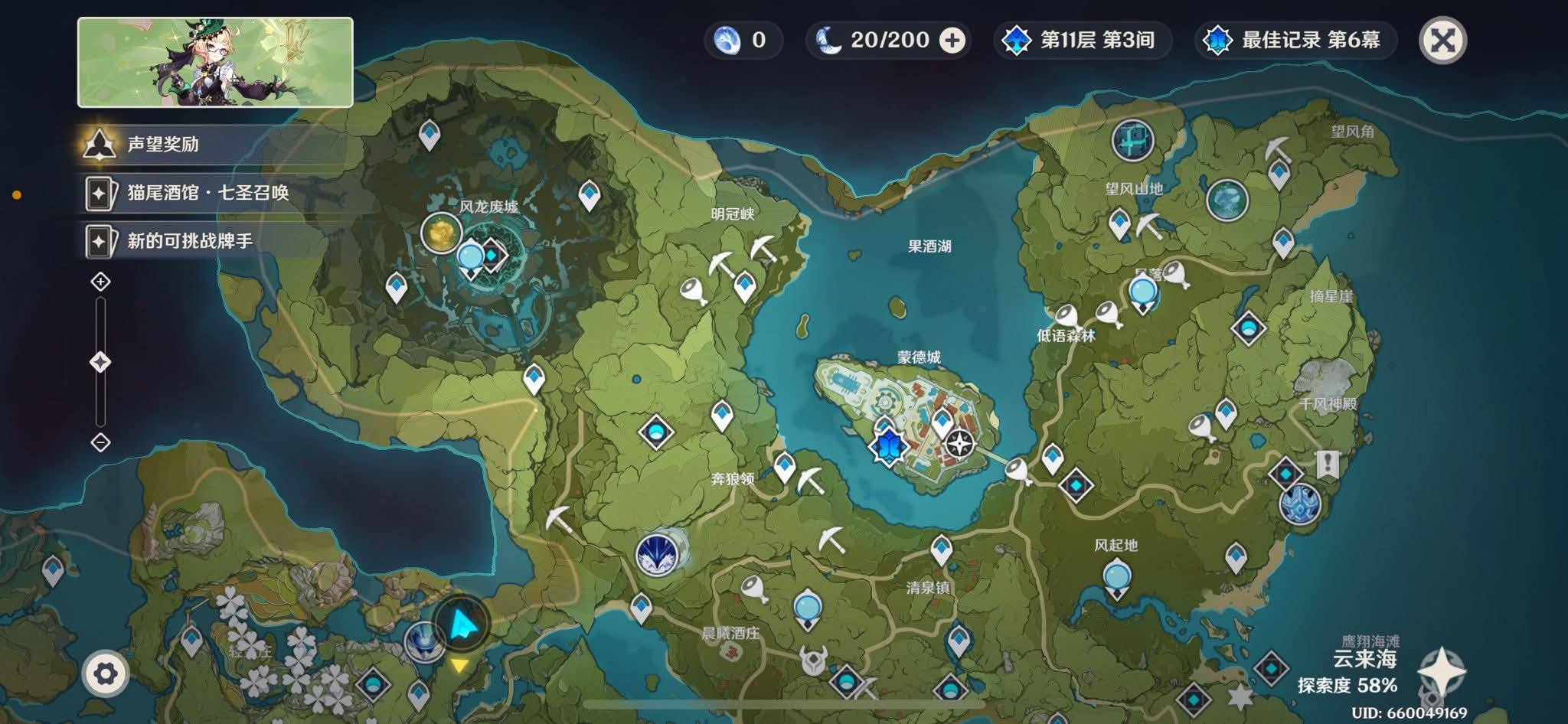Open map settings gear icon
Viewport: 1568px width, 724px height.
tap(105, 673)
